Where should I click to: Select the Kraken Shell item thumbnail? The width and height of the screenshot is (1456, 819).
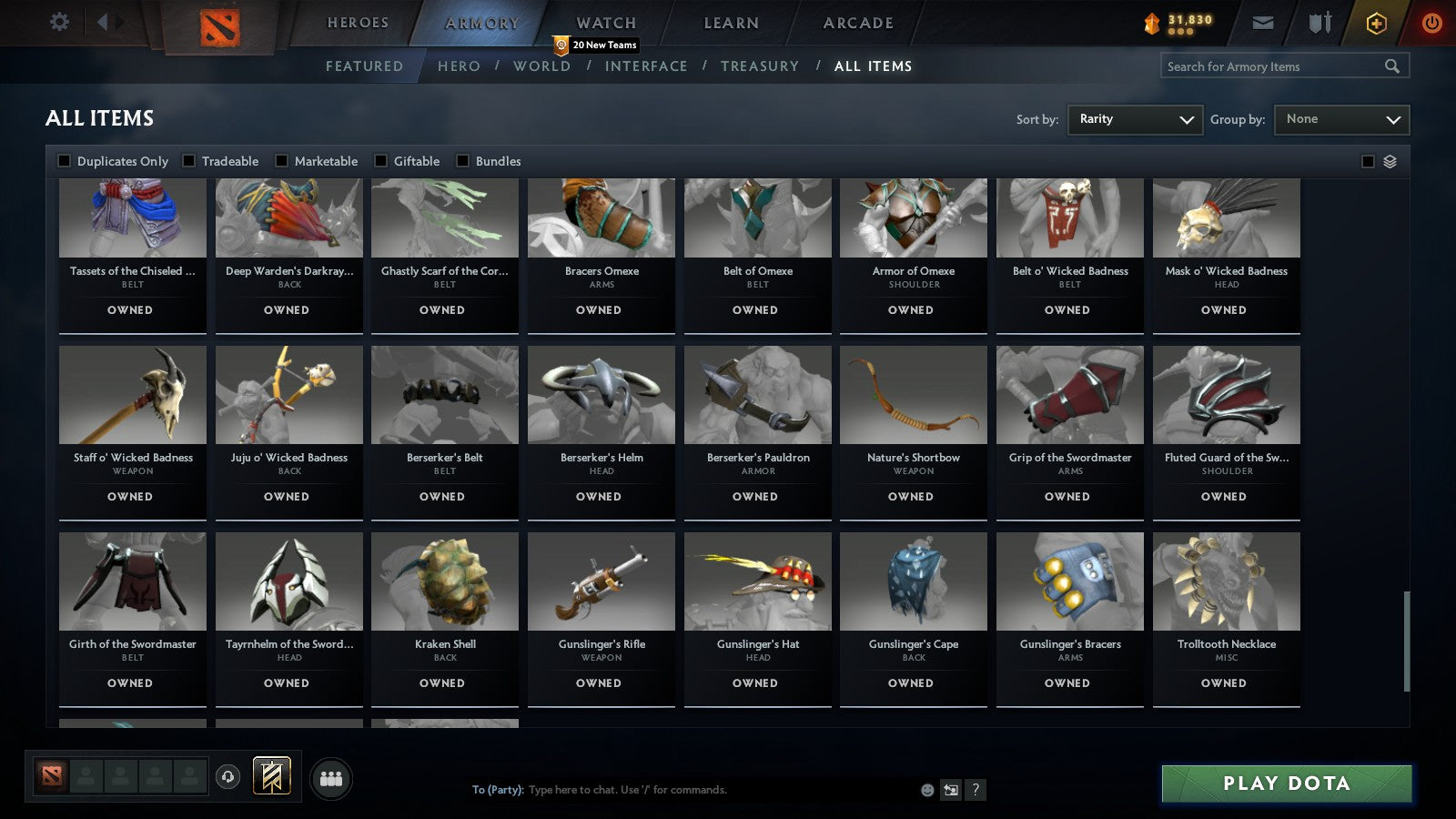(444, 581)
